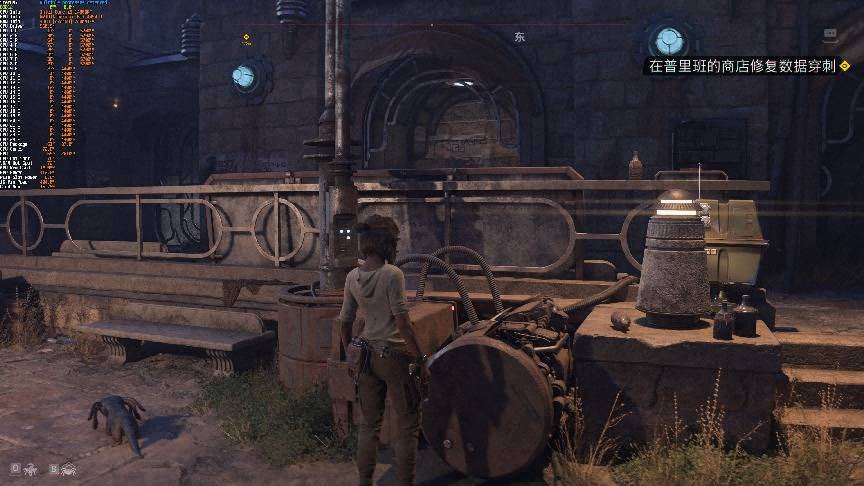Image resolution: width=864 pixels, height=486 pixels.
Task: Open the data spike repair objective tracker
Action: [741, 67]
